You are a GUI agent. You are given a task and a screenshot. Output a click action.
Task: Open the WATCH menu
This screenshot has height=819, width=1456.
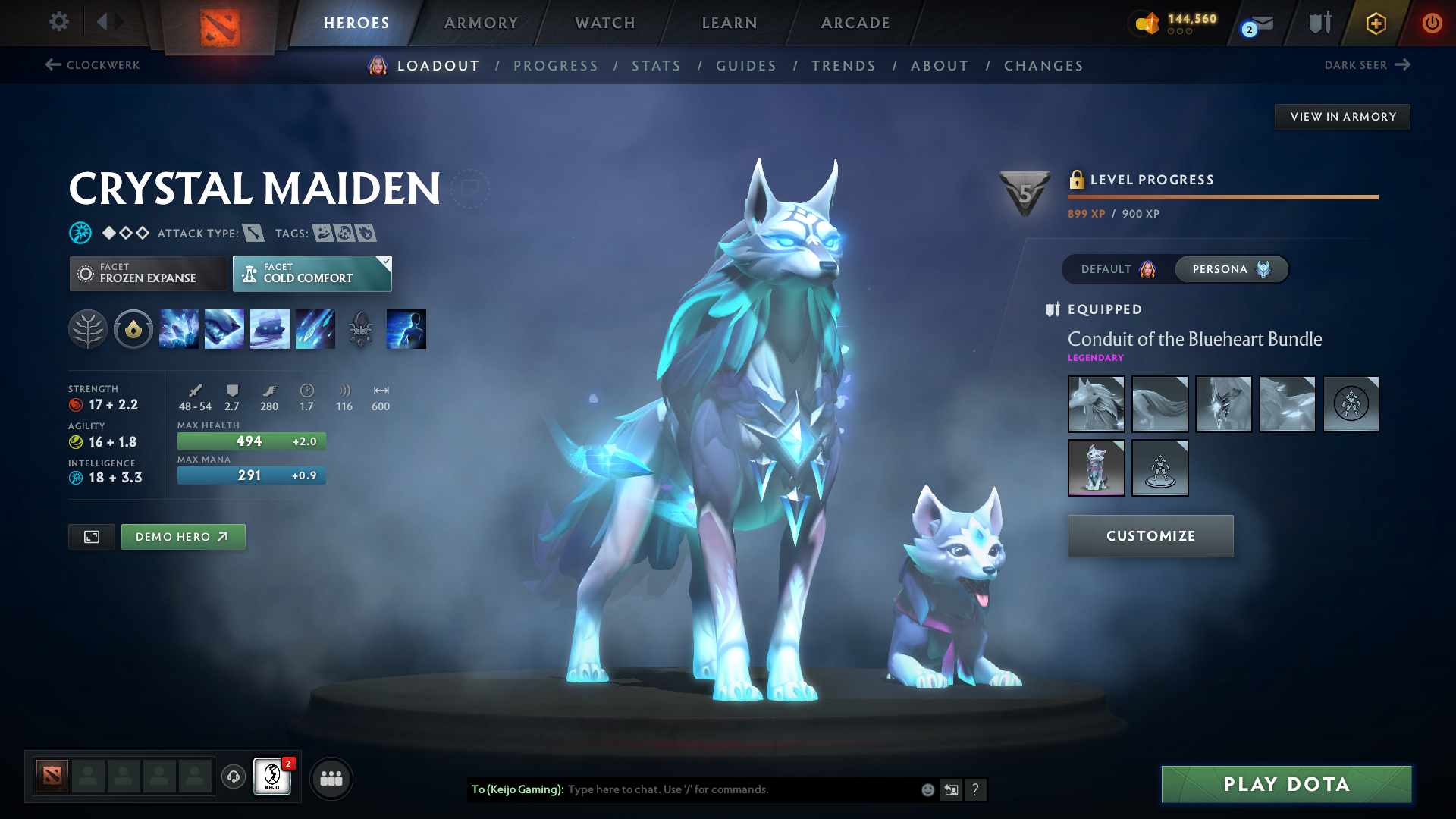pyautogui.click(x=604, y=23)
